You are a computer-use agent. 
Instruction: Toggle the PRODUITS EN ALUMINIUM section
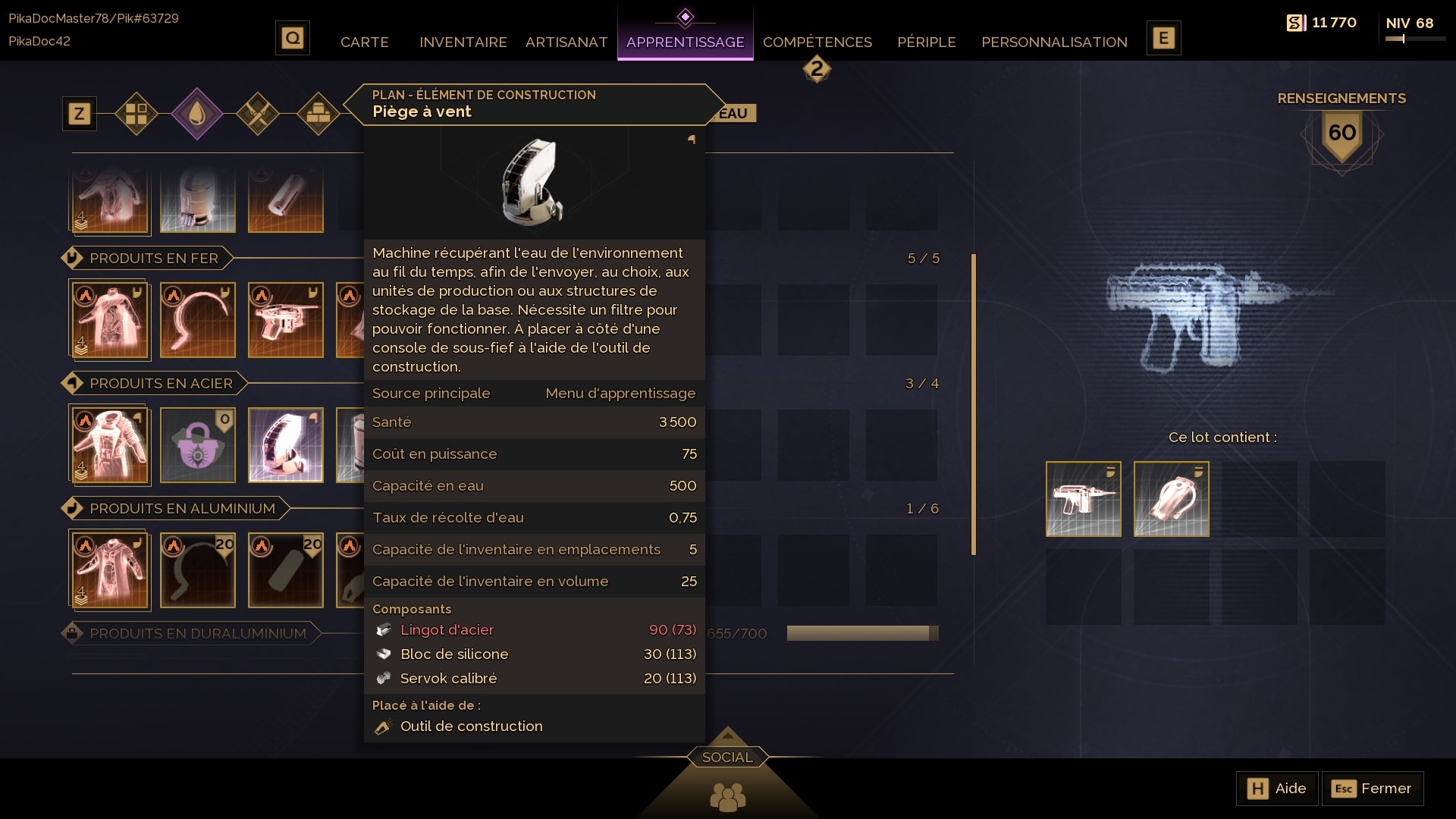182,509
